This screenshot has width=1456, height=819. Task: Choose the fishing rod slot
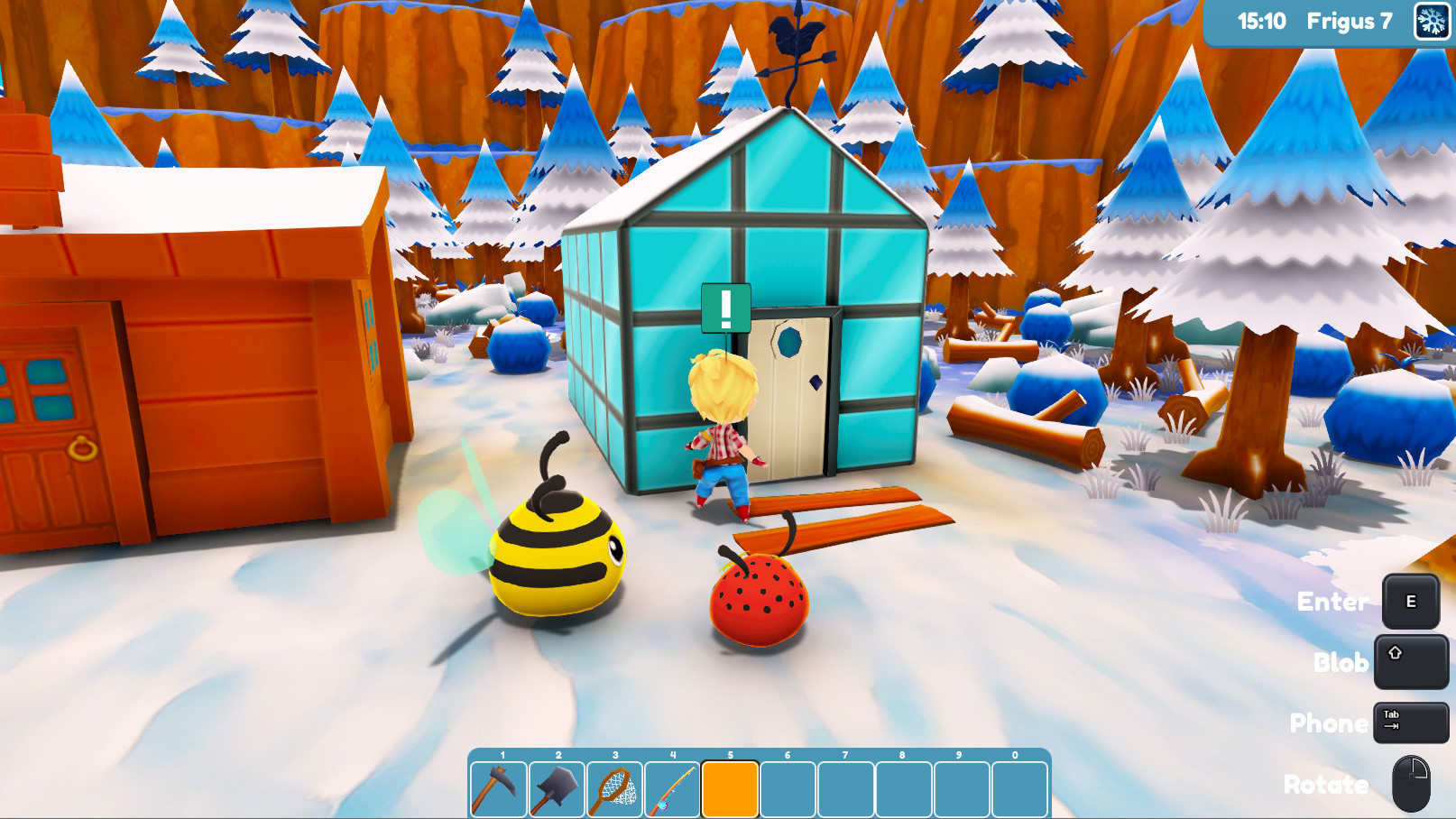pyautogui.click(x=672, y=789)
